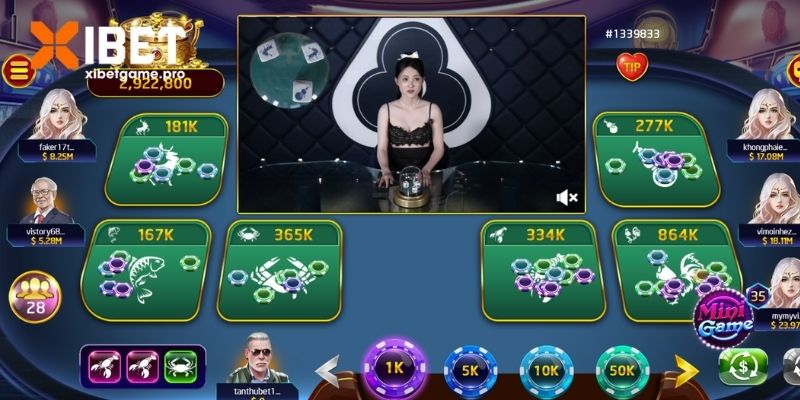The image size is (800, 400).
Task: Show lower-value chips with the left arrow
Action: point(327,370)
